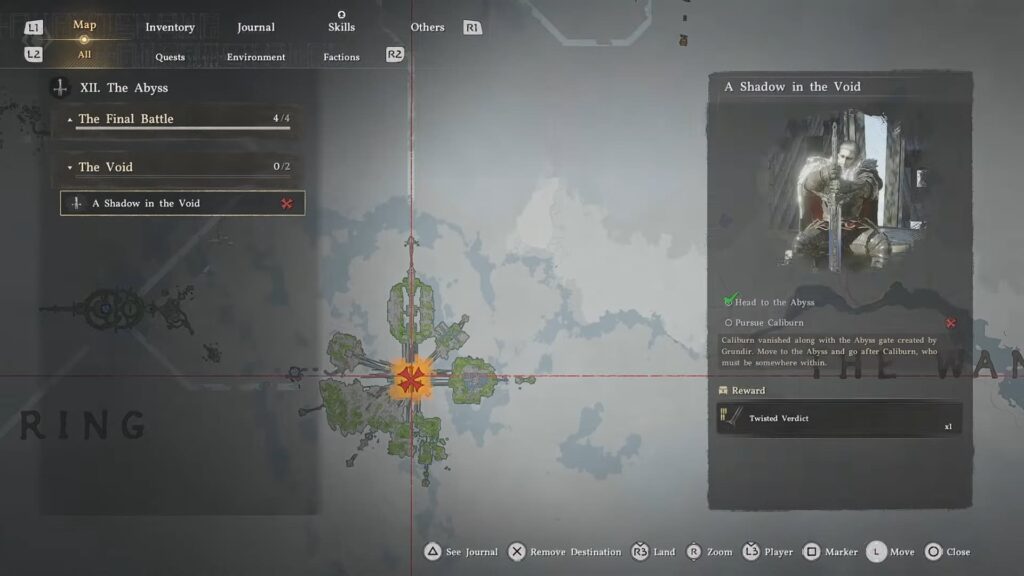The width and height of the screenshot is (1024, 576).
Task: Click the Pursue Caliburn objective
Action: click(x=770, y=323)
